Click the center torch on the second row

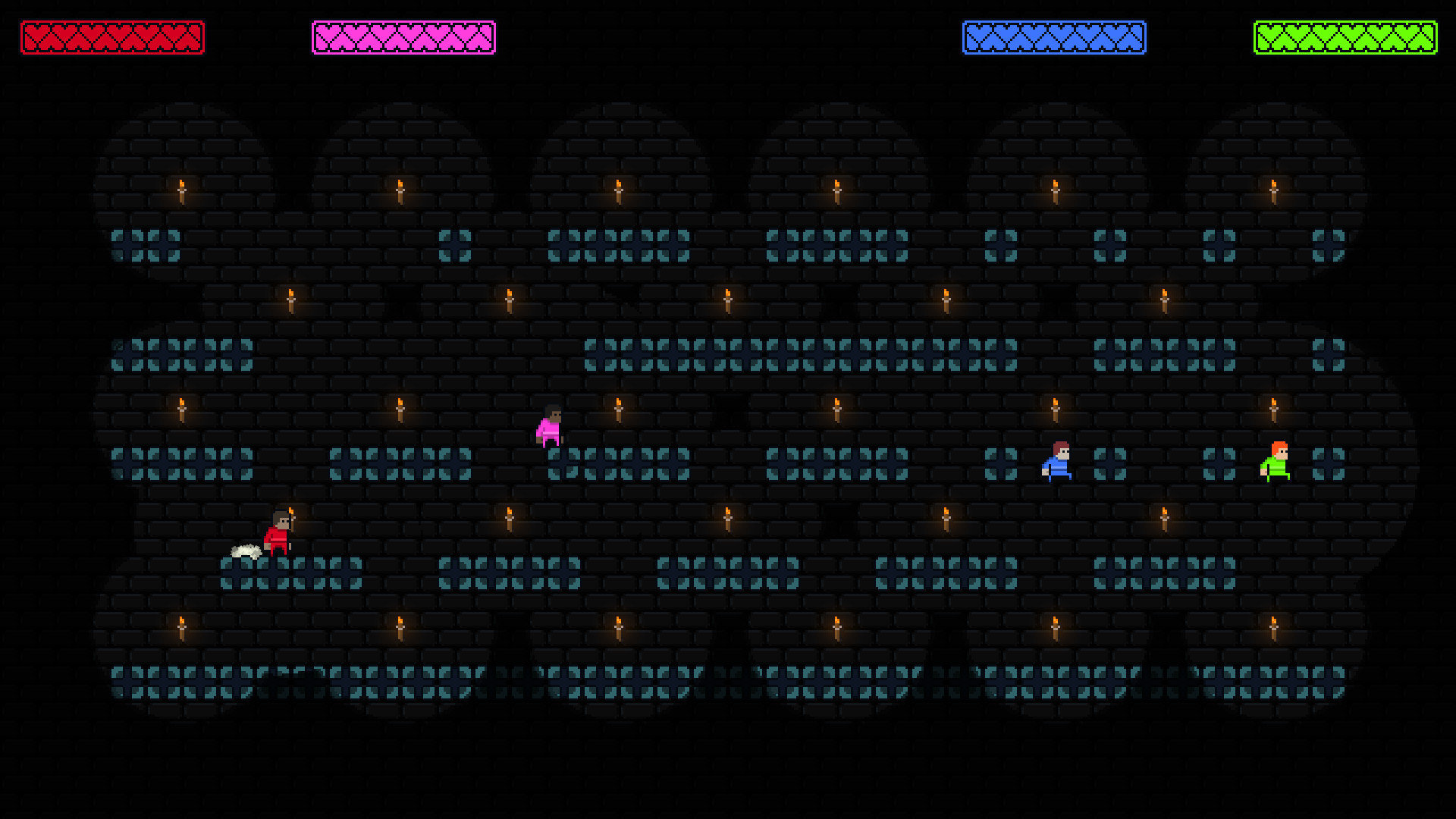726,300
